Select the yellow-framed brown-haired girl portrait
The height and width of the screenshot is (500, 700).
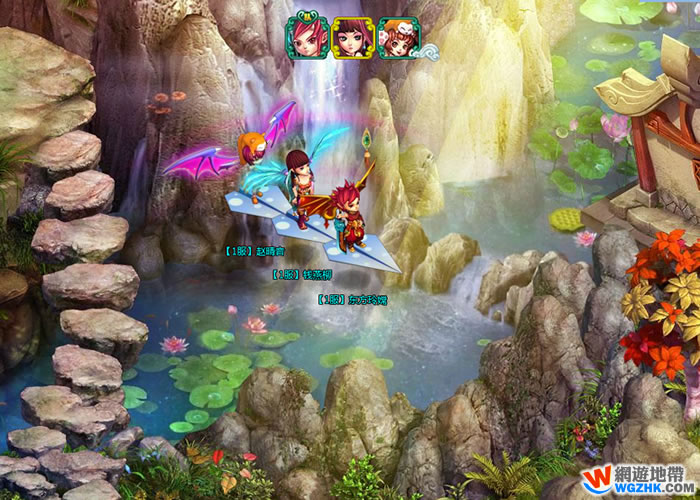[352, 39]
